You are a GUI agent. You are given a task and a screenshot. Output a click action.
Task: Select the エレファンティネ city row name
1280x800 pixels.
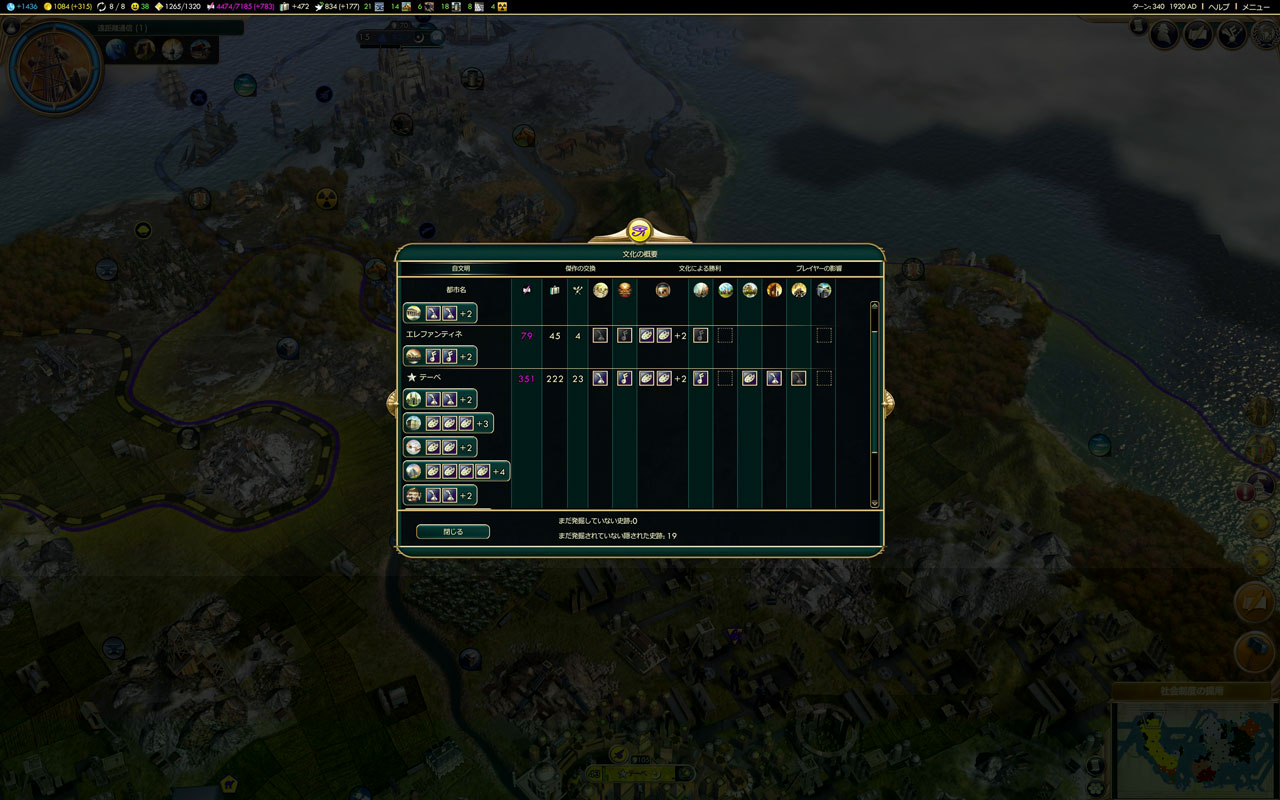[x=433, y=334]
